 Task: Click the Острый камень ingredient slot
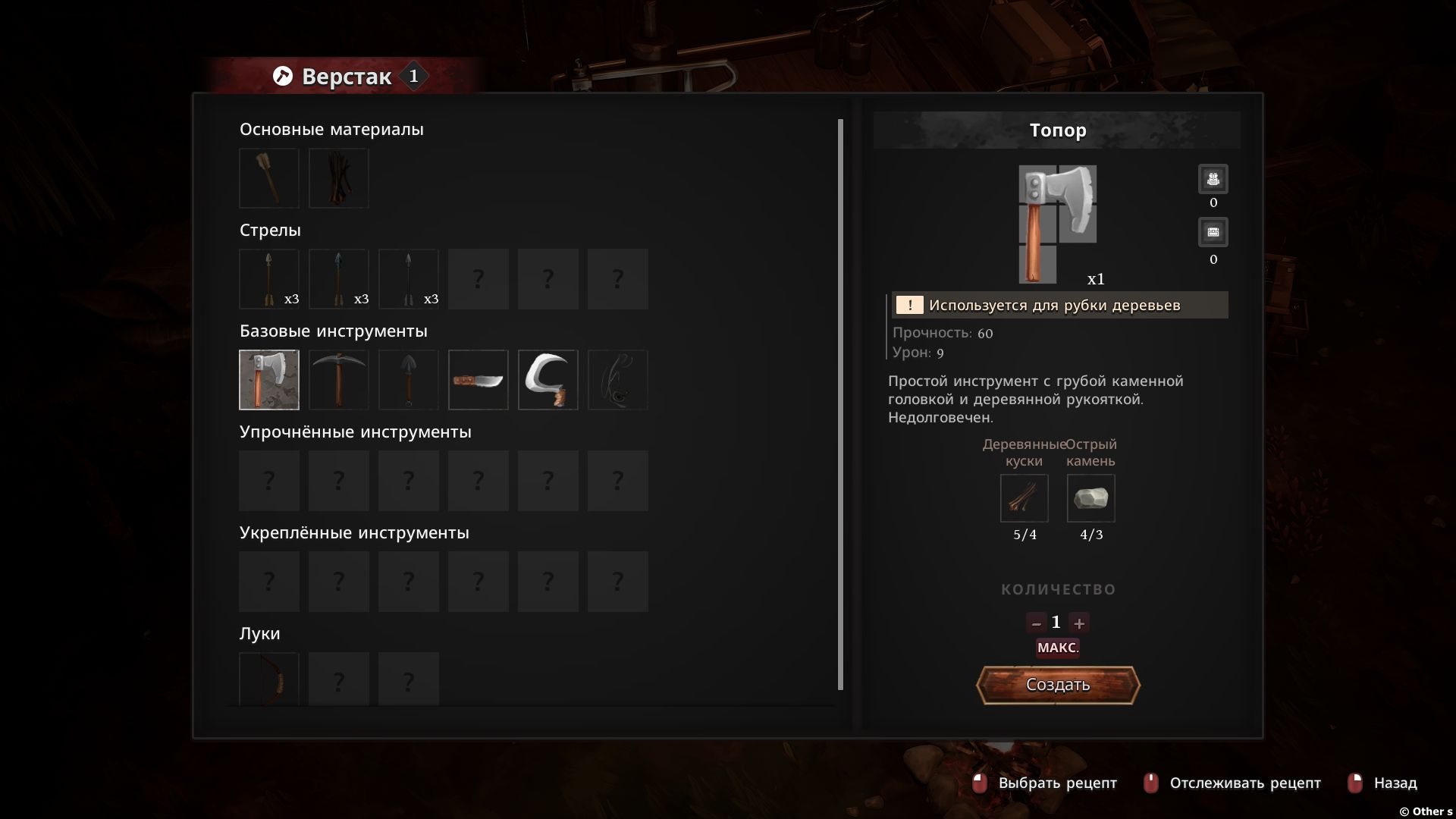click(x=1091, y=498)
